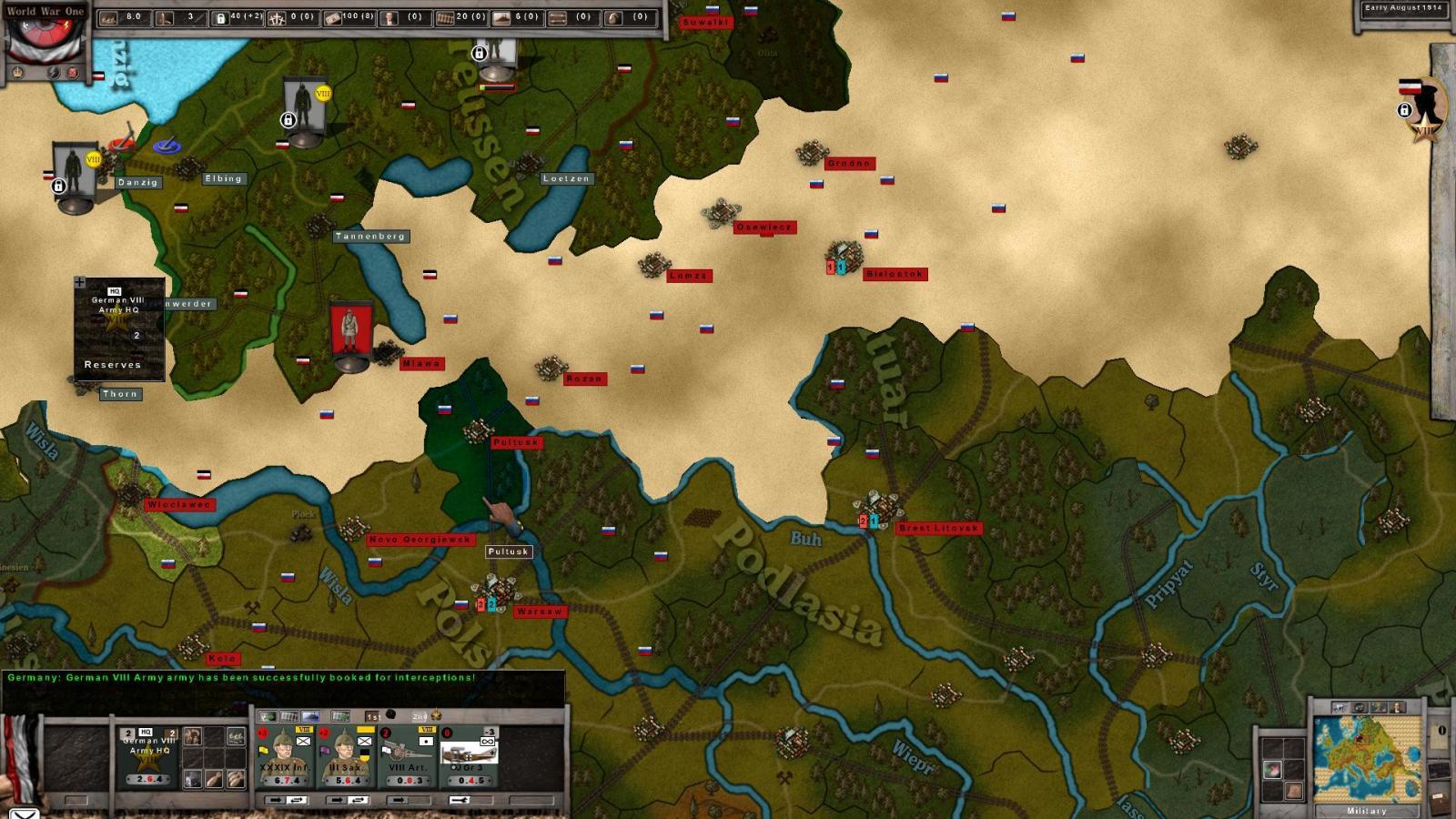This screenshot has width=1456, height=819.
Task: Select the portrait filter above the minimap
Action: coord(1398,707)
